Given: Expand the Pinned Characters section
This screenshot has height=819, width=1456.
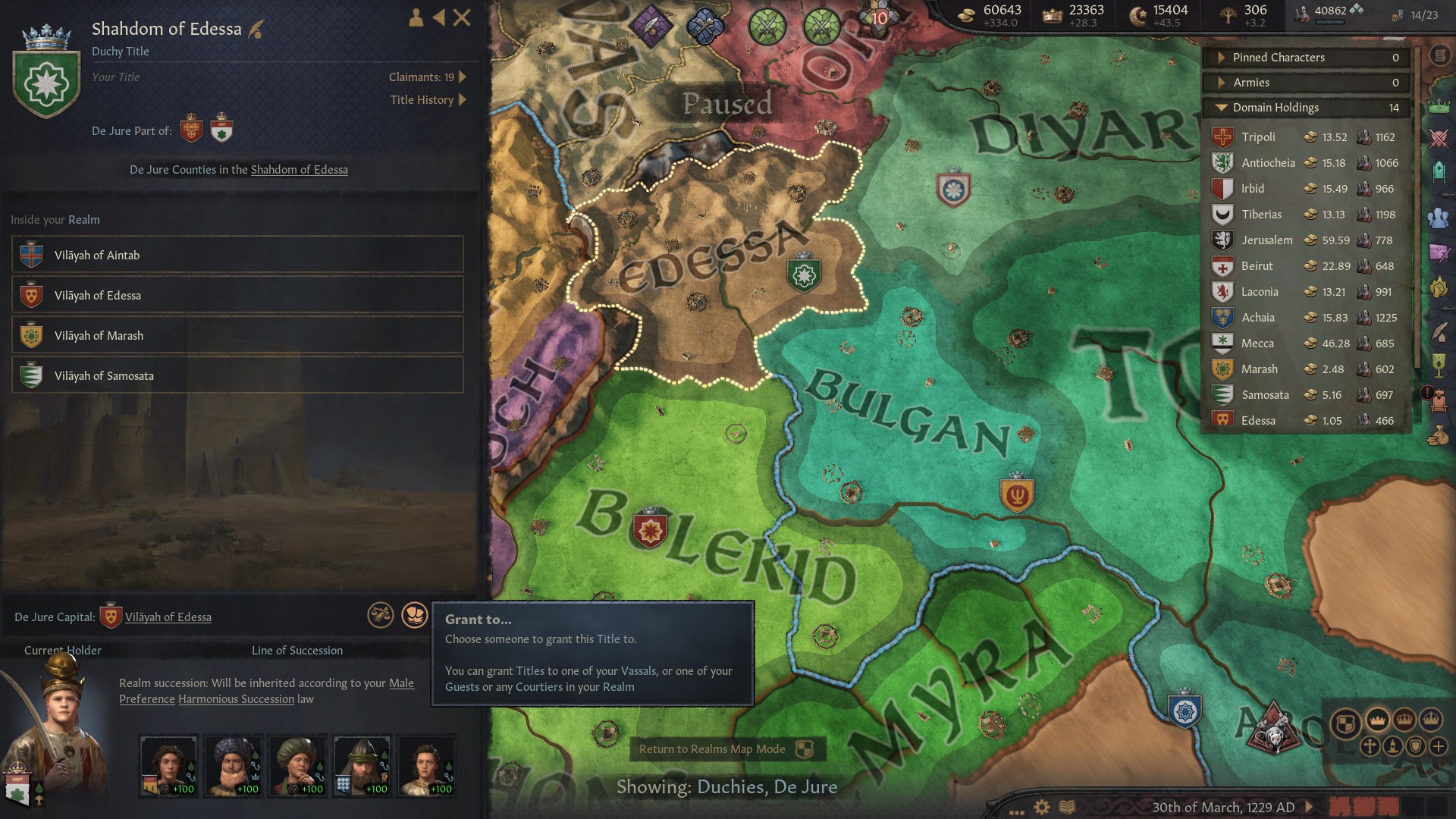Looking at the screenshot, I should click(1222, 57).
